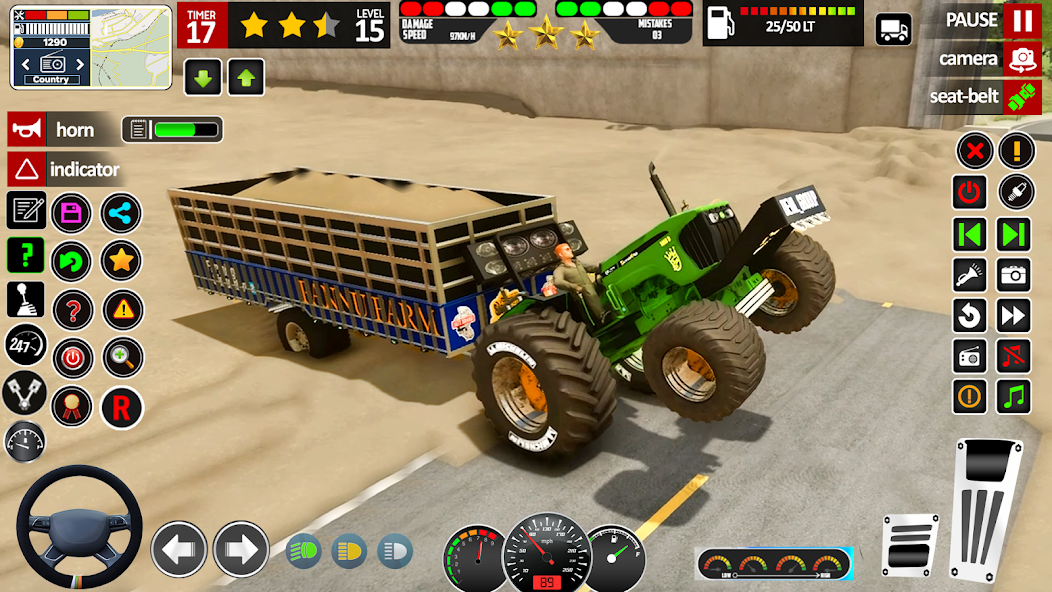The height and width of the screenshot is (592, 1052).
Task: Switch the camera view
Action: pyautogui.click(x=1021, y=59)
